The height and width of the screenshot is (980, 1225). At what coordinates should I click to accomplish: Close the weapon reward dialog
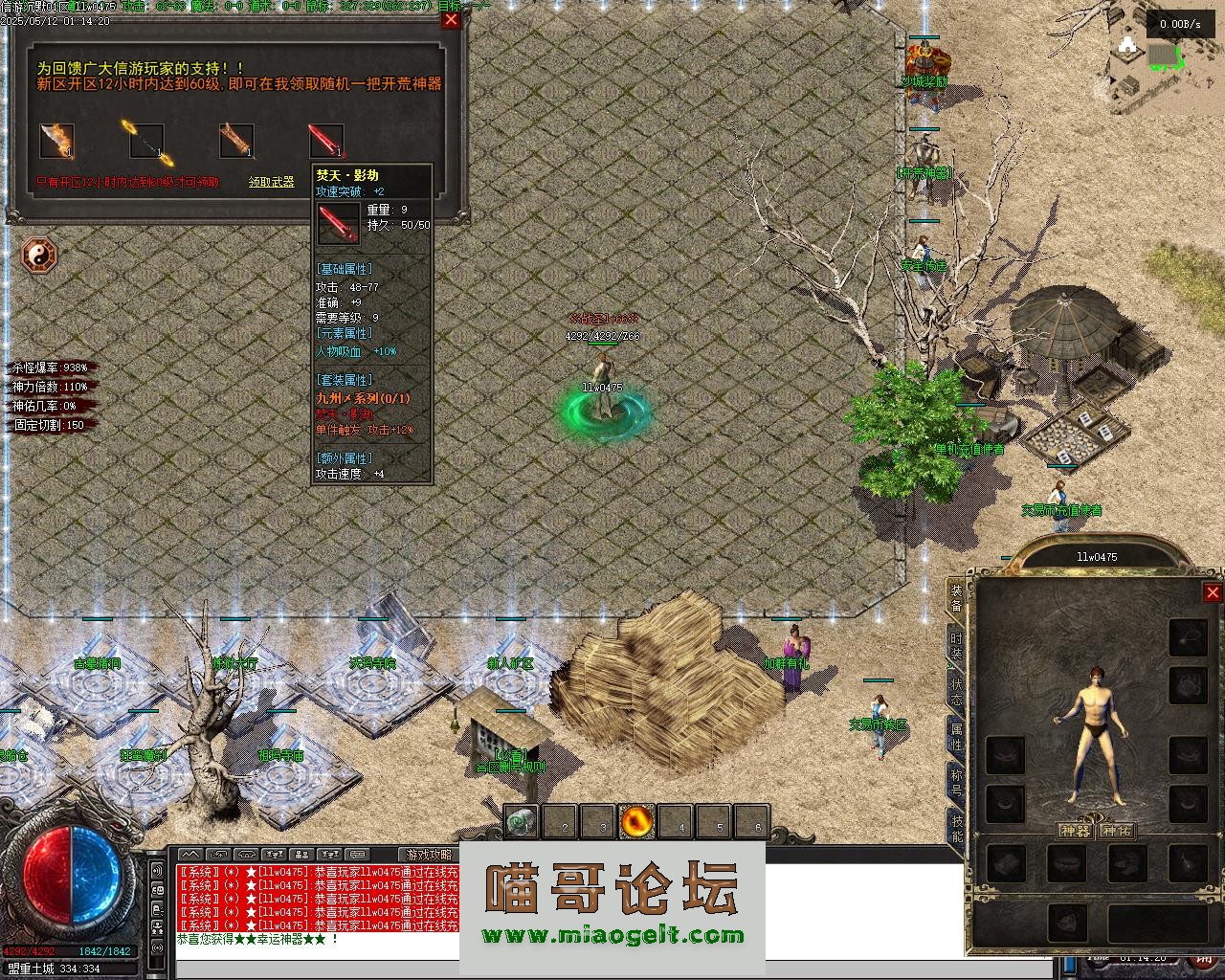[451, 19]
